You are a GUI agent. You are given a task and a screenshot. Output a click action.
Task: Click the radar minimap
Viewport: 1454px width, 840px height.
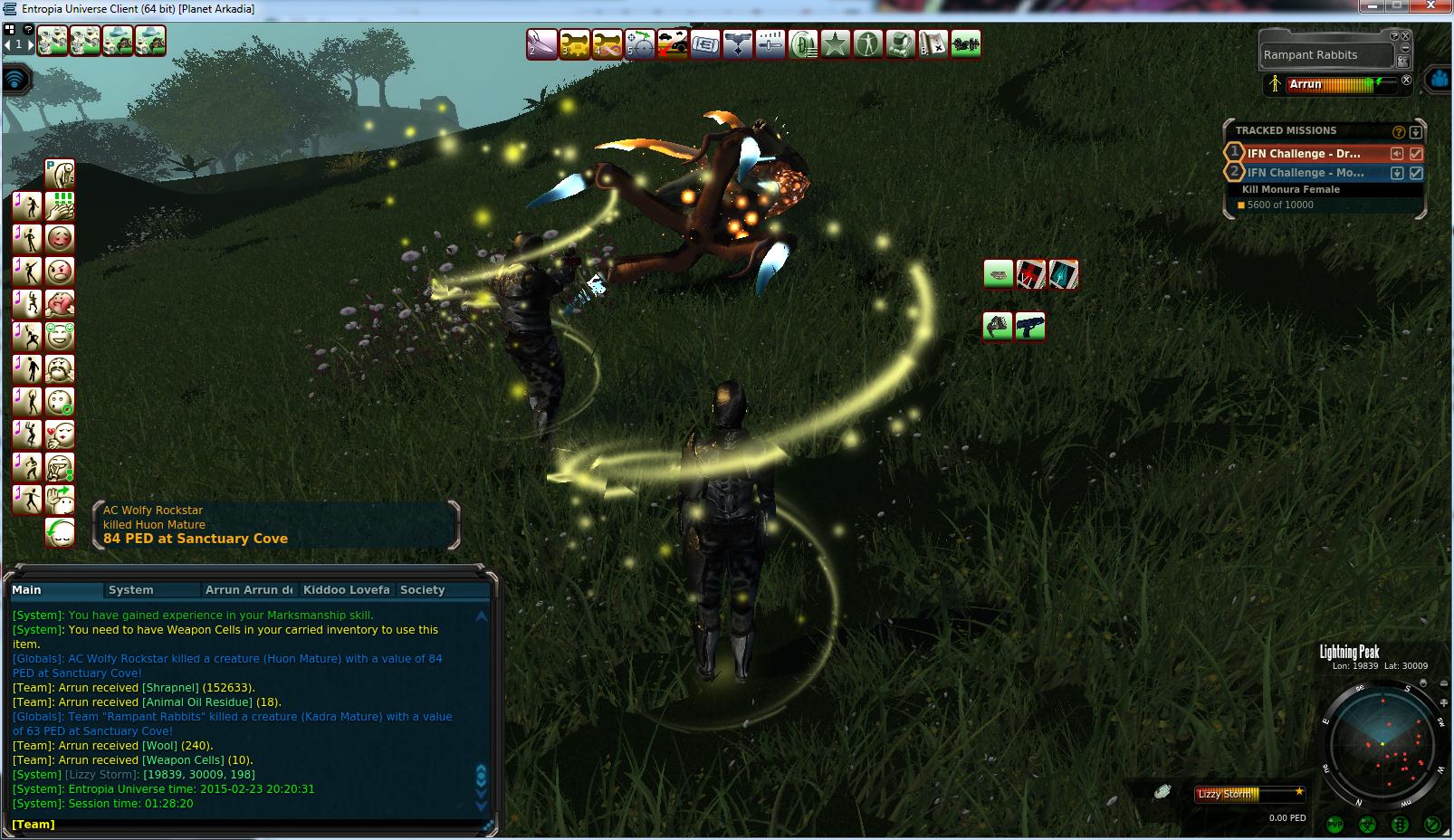(1382, 744)
